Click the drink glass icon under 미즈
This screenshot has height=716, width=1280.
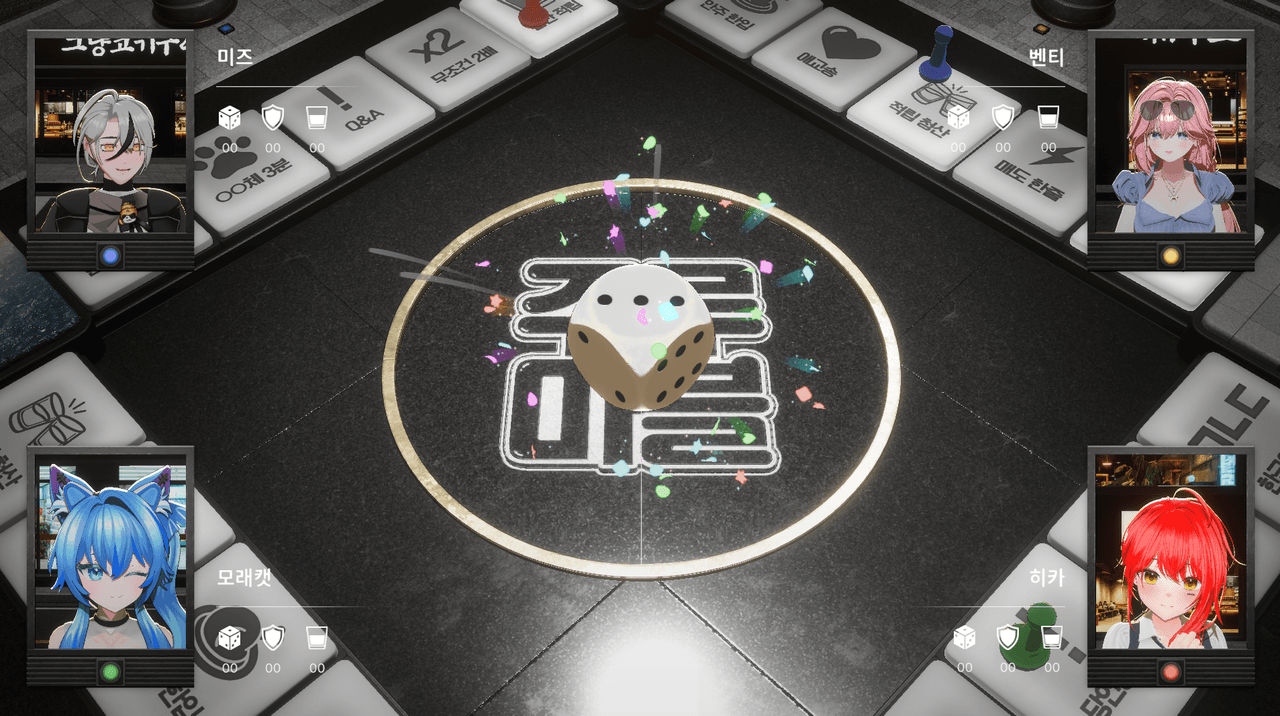tap(317, 118)
